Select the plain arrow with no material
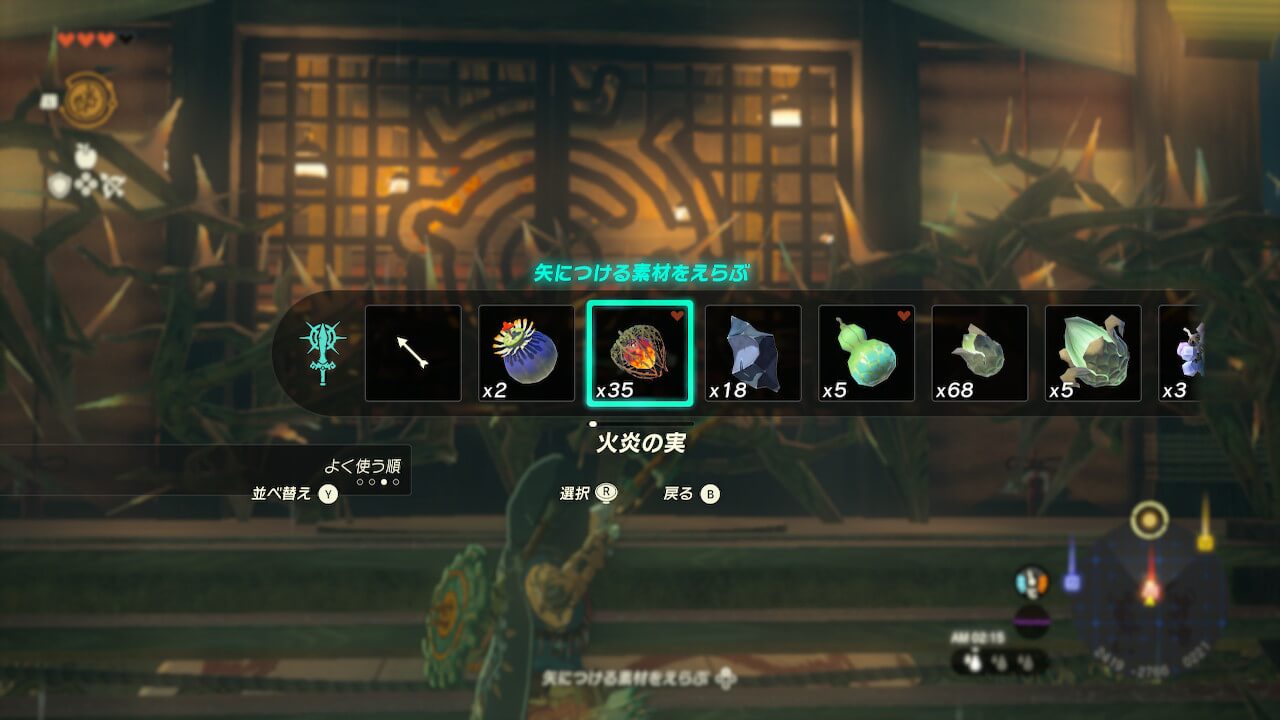 413,353
